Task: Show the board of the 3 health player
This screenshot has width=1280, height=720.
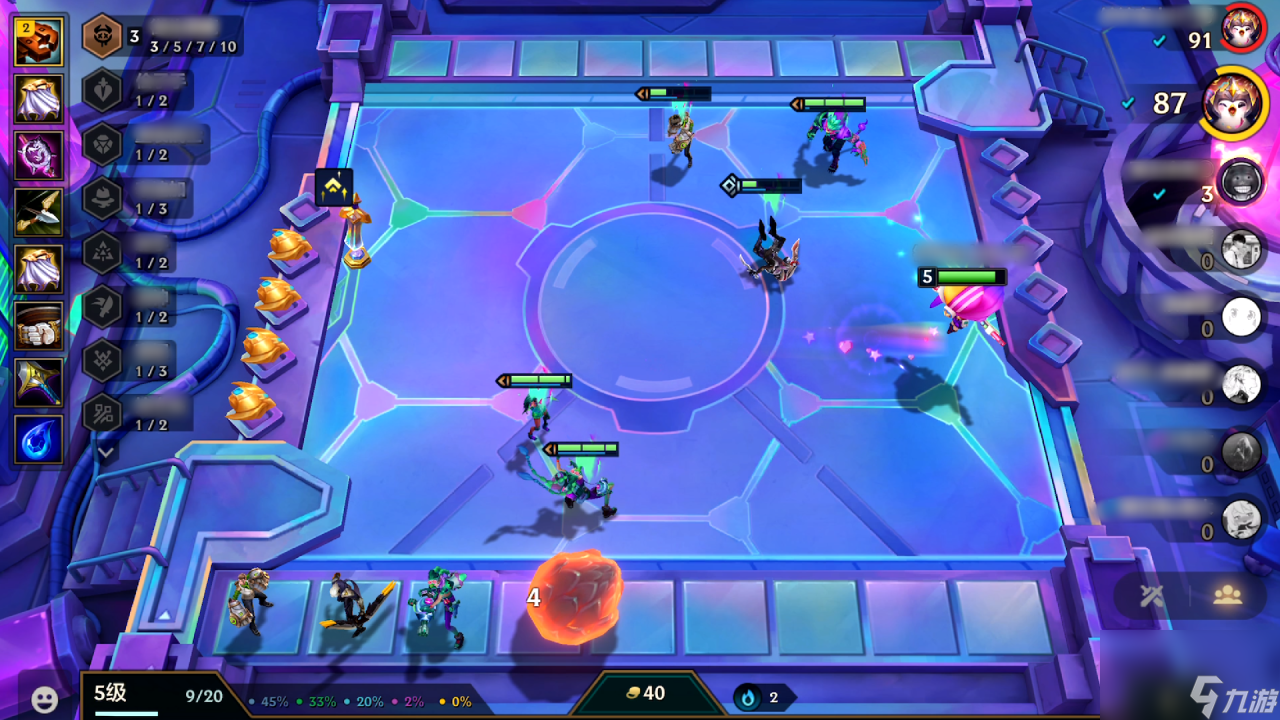Action: (x=1241, y=181)
